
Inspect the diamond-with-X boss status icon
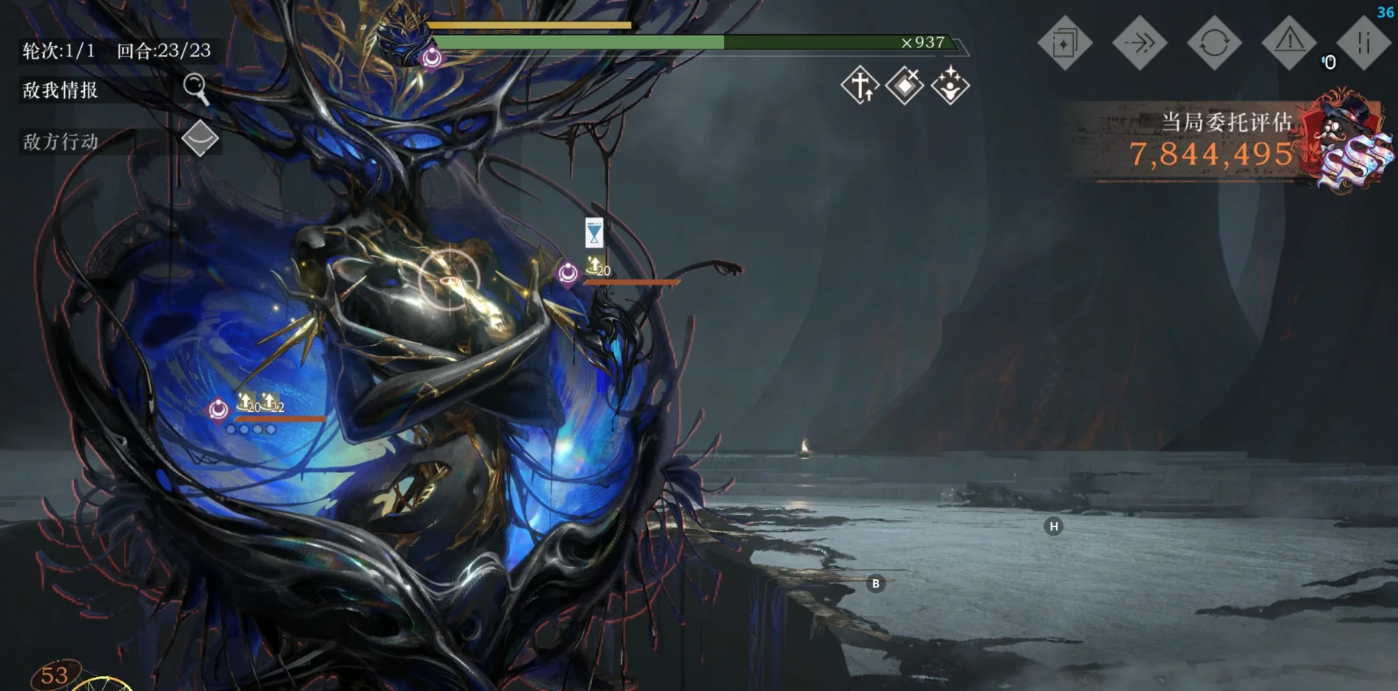[x=905, y=87]
